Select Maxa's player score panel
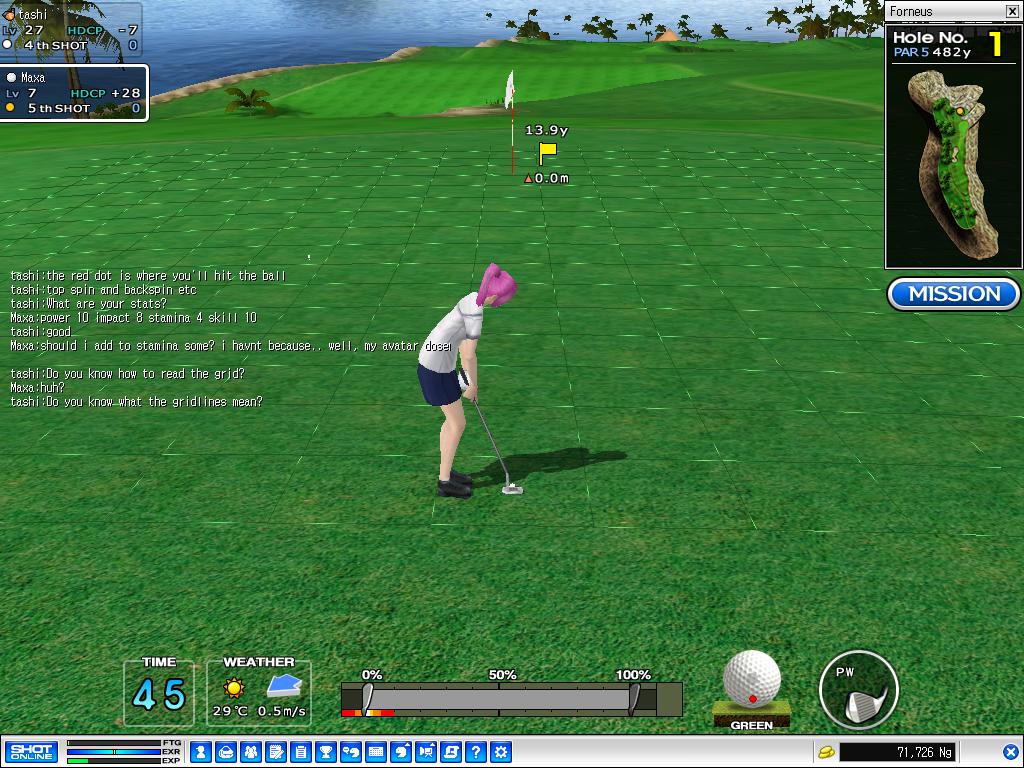Image resolution: width=1024 pixels, height=768 pixels. pyautogui.click(x=74, y=93)
